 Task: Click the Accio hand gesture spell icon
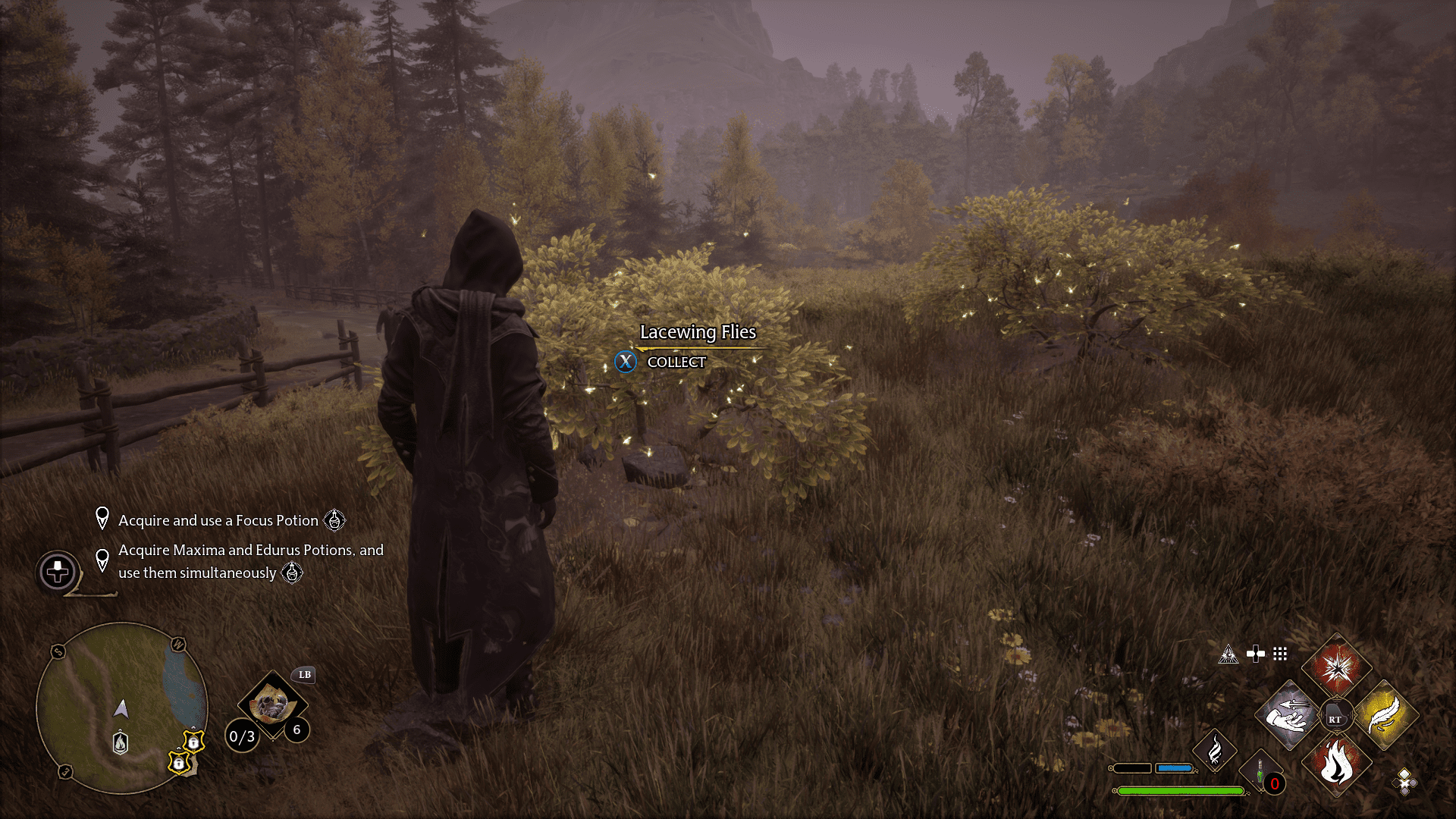click(1287, 715)
